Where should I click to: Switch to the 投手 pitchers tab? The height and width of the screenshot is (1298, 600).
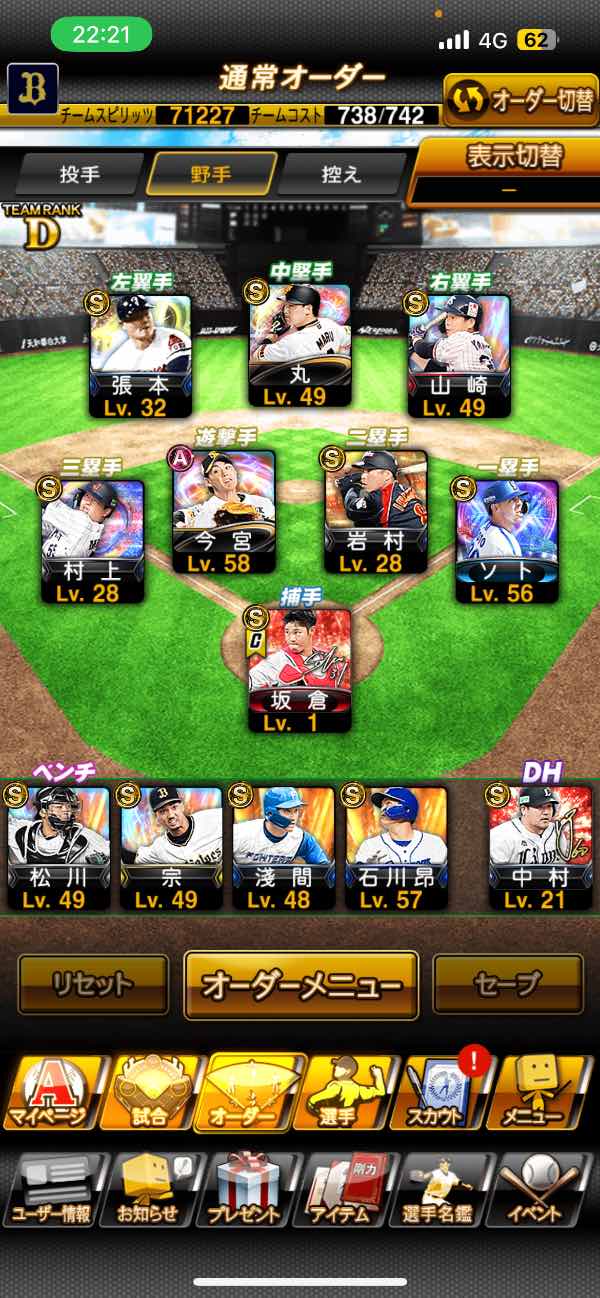click(80, 174)
